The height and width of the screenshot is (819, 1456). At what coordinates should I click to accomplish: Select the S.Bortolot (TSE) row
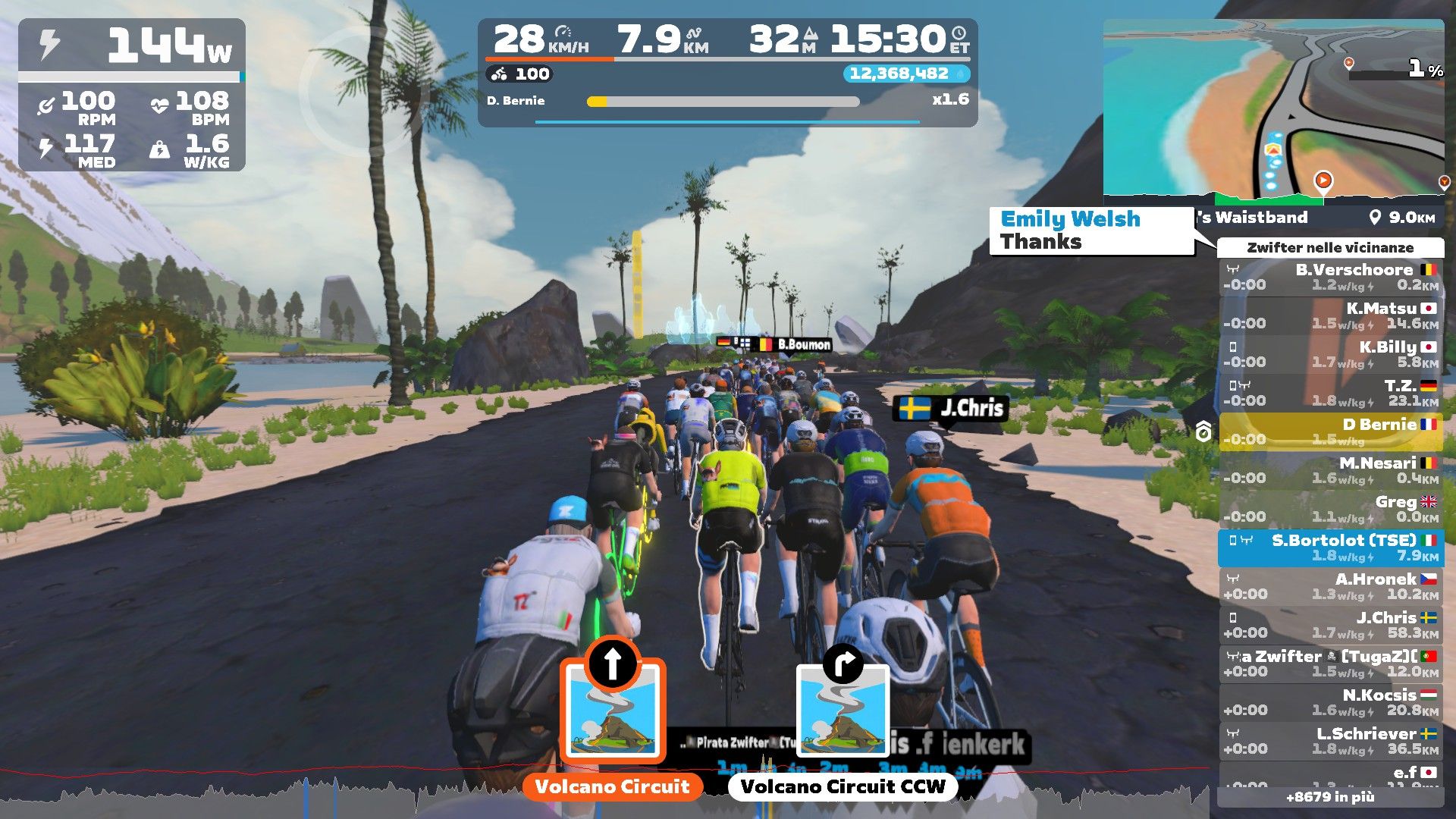point(1331,548)
